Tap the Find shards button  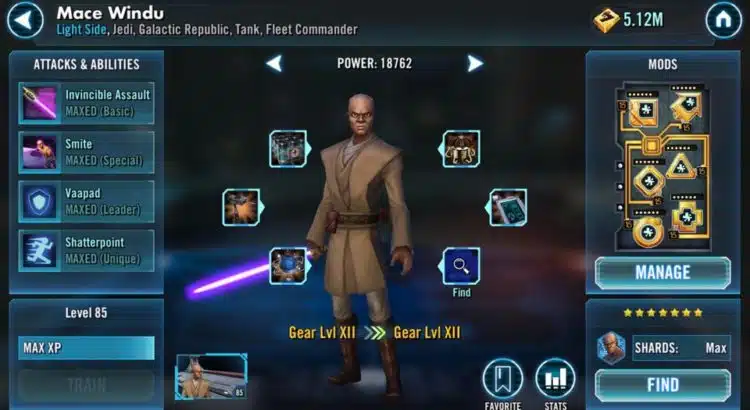pyautogui.click(x=662, y=385)
